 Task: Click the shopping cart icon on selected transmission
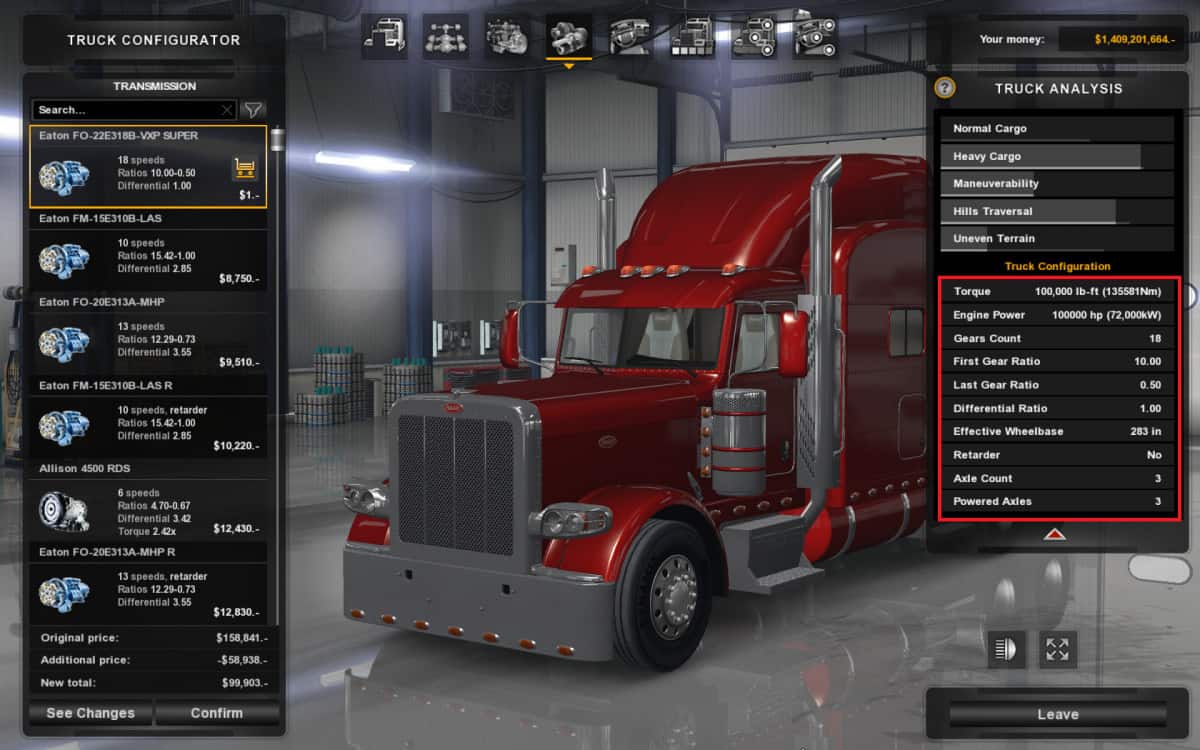(244, 169)
